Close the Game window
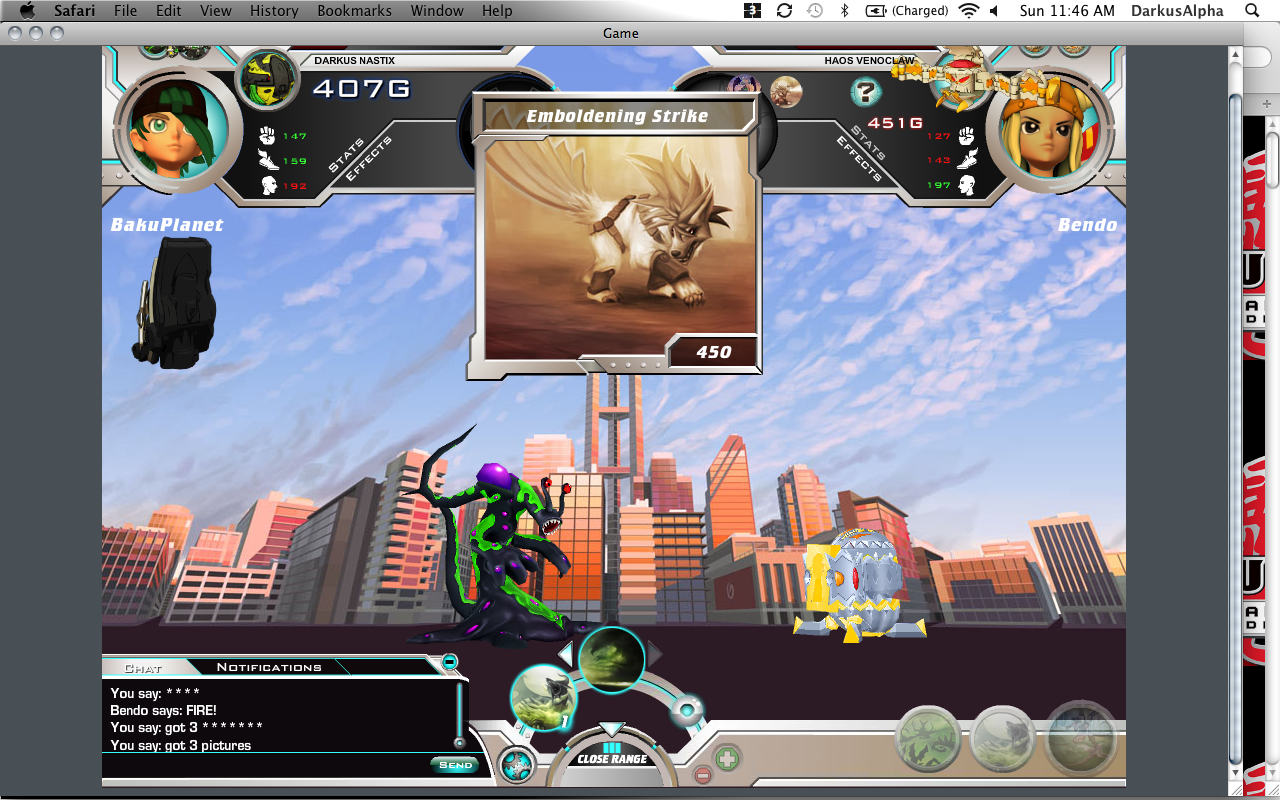The image size is (1280, 800). [14, 33]
